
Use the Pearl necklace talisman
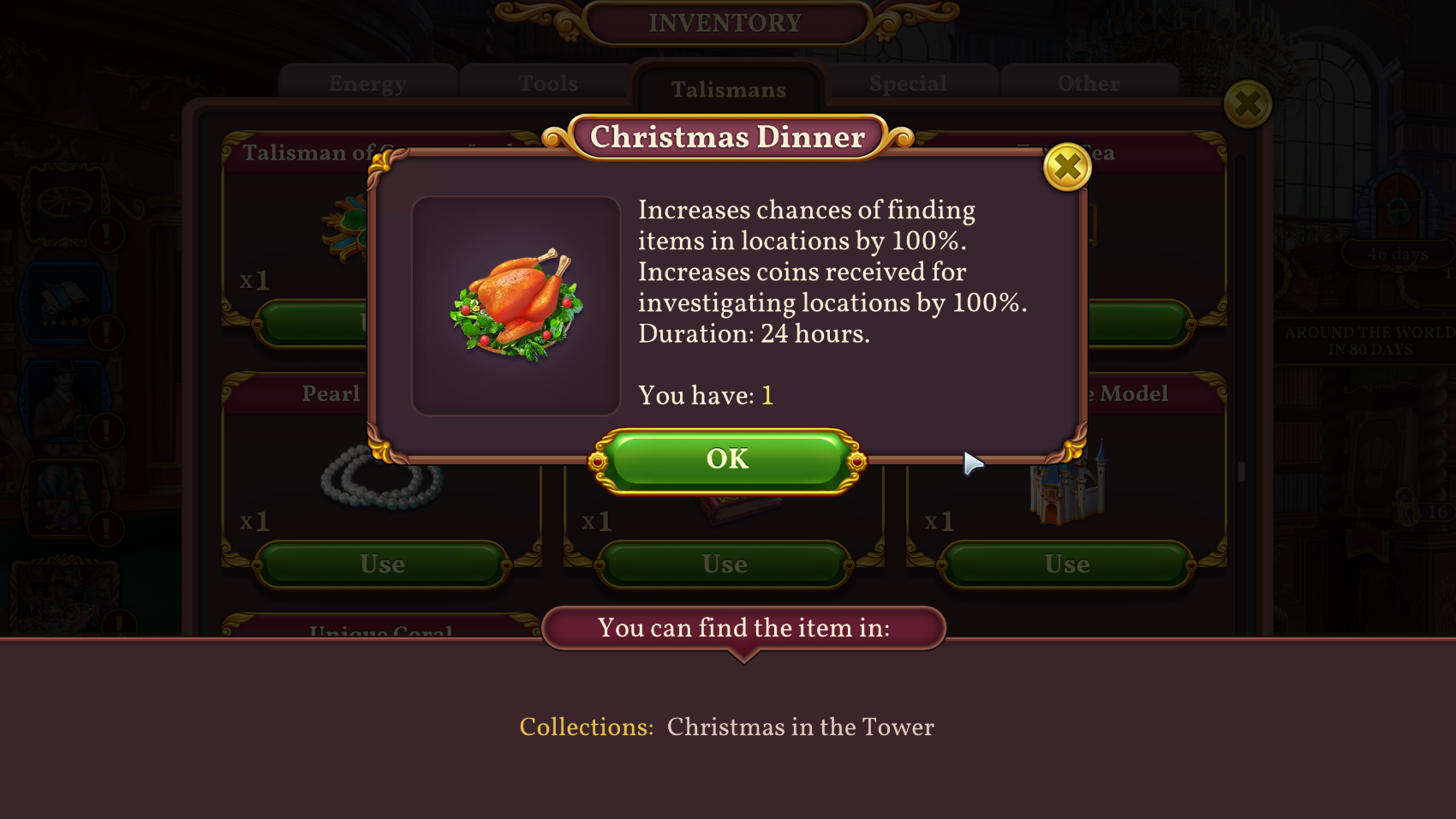[x=382, y=565]
